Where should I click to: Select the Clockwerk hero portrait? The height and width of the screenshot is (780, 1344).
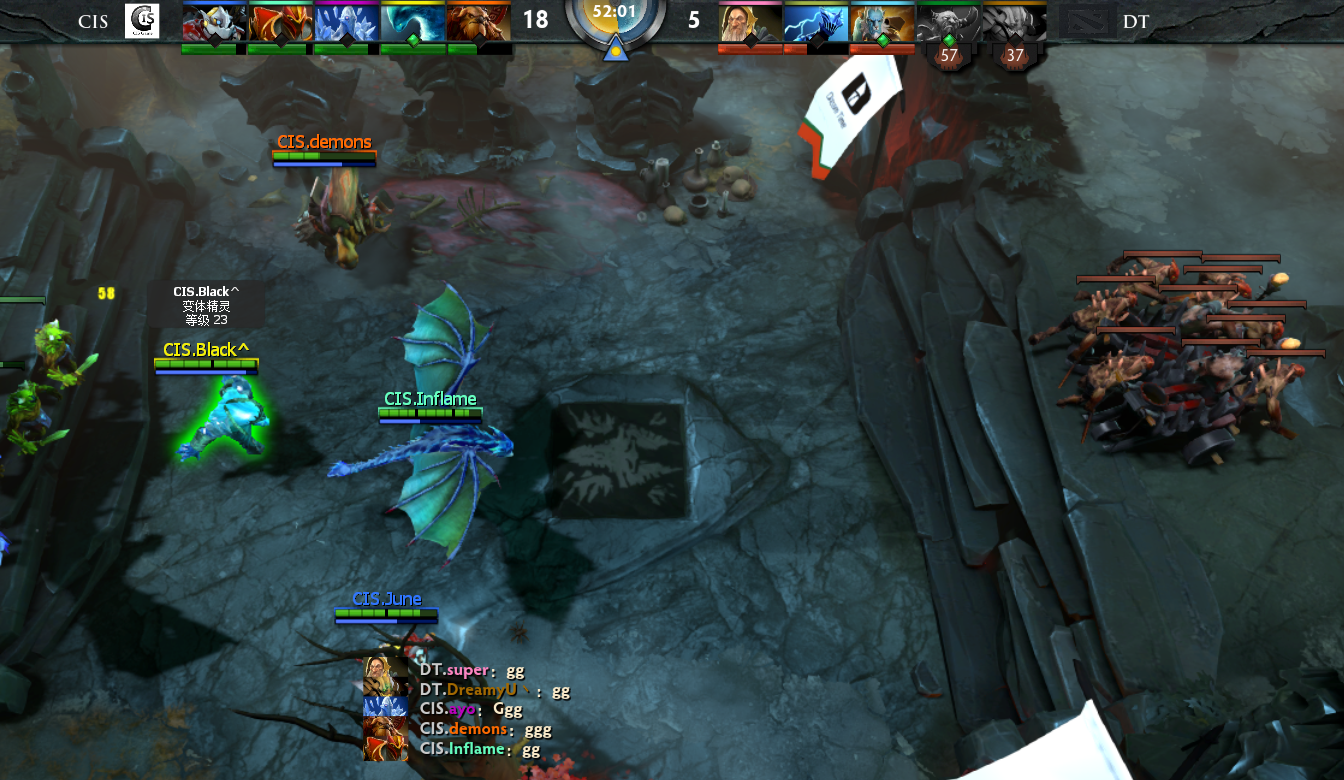(x=214, y=22)
